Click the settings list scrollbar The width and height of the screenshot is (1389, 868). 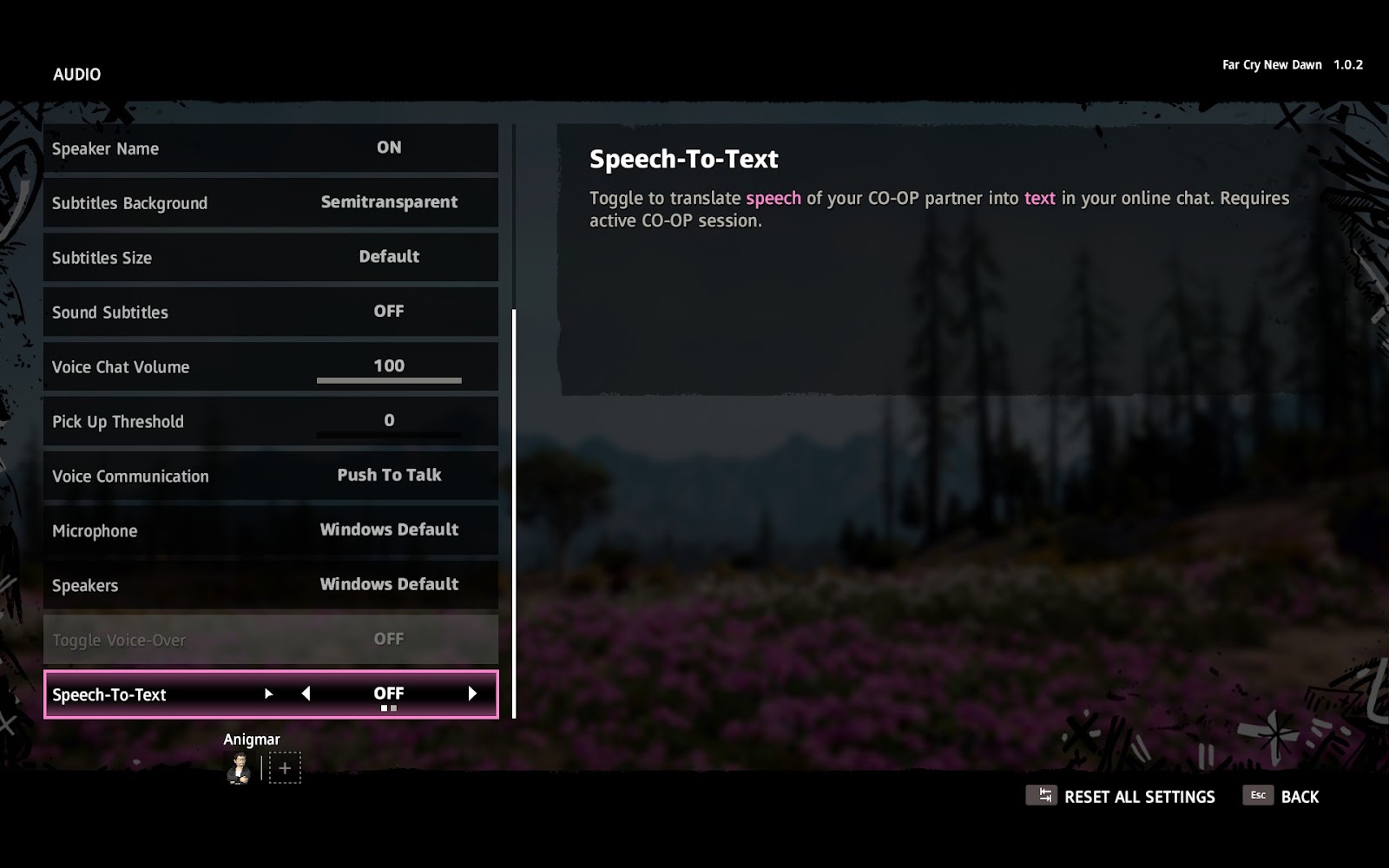[x=514, y=513]
